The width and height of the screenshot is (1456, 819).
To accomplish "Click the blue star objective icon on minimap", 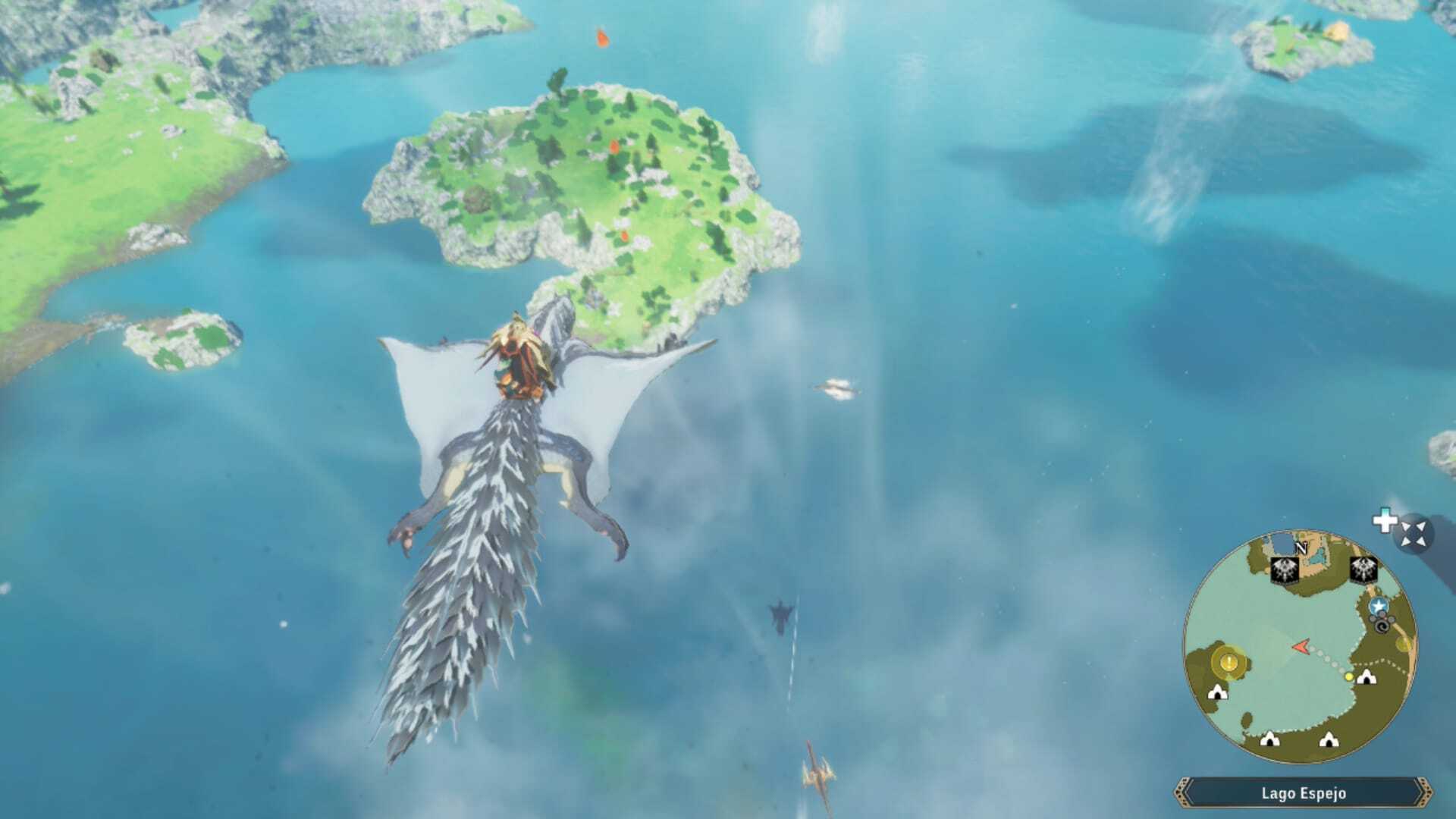I will [1378, 606].
